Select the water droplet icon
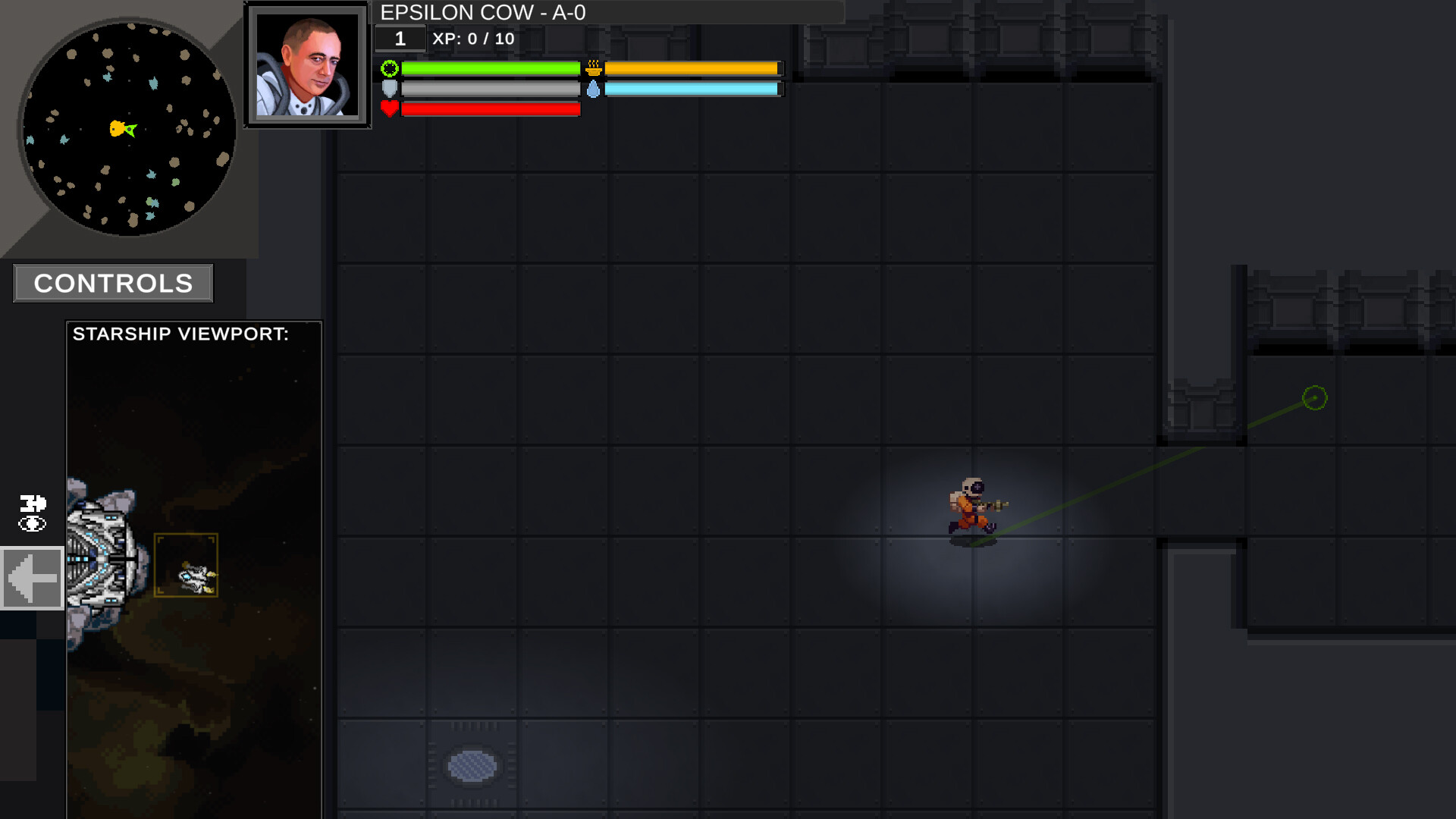Image resolution: width=1456 pixels, height=819 pixels. tap(594, 89)
